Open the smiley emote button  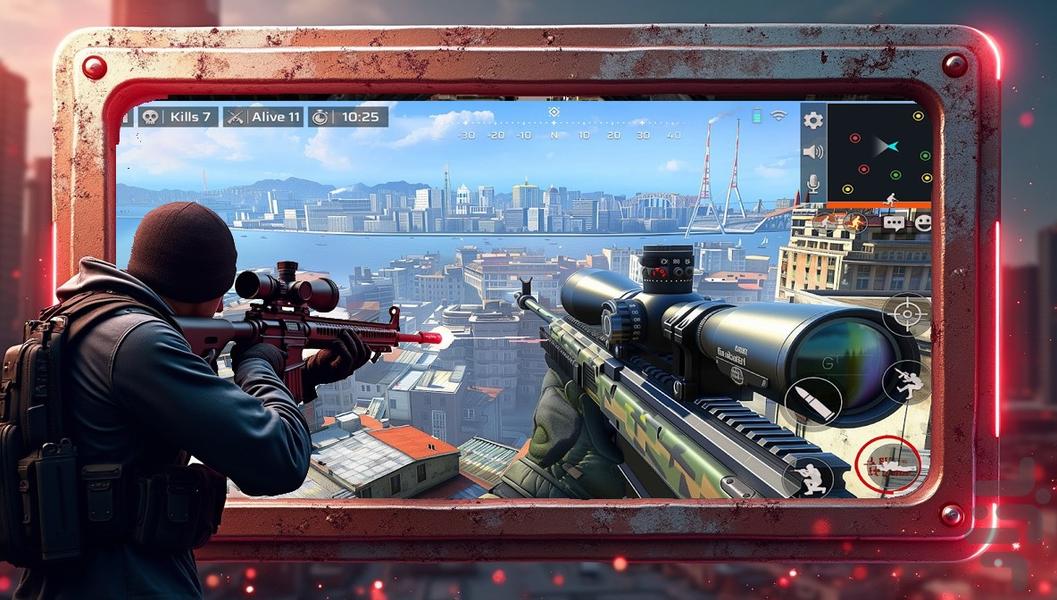click(922, 222)
